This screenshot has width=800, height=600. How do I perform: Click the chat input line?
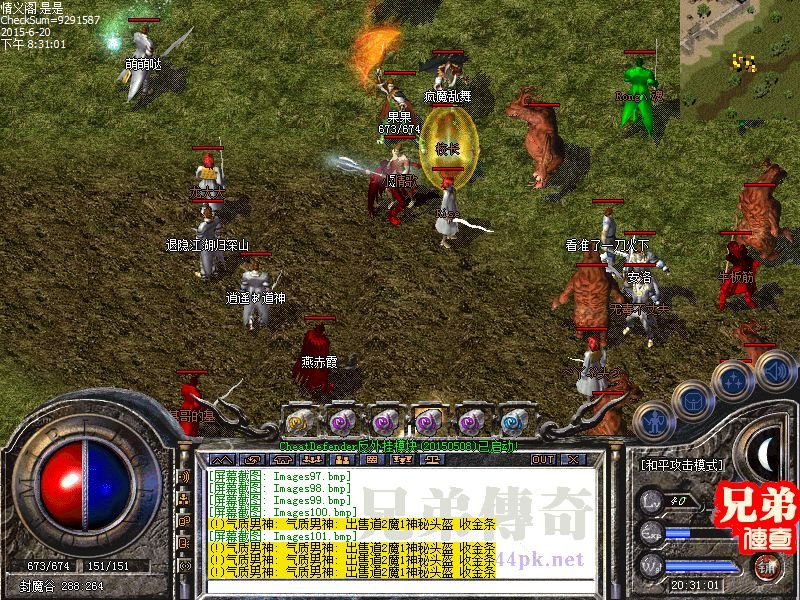(x=400, y=585)
